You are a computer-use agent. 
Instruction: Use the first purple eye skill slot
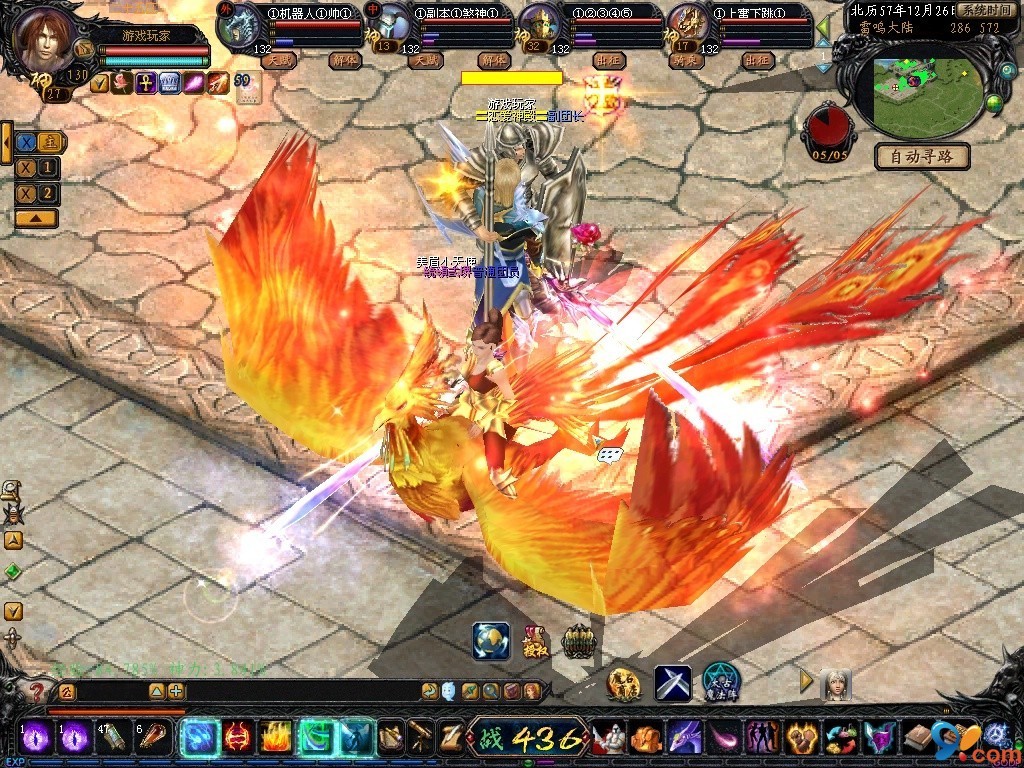click(37, 737)
